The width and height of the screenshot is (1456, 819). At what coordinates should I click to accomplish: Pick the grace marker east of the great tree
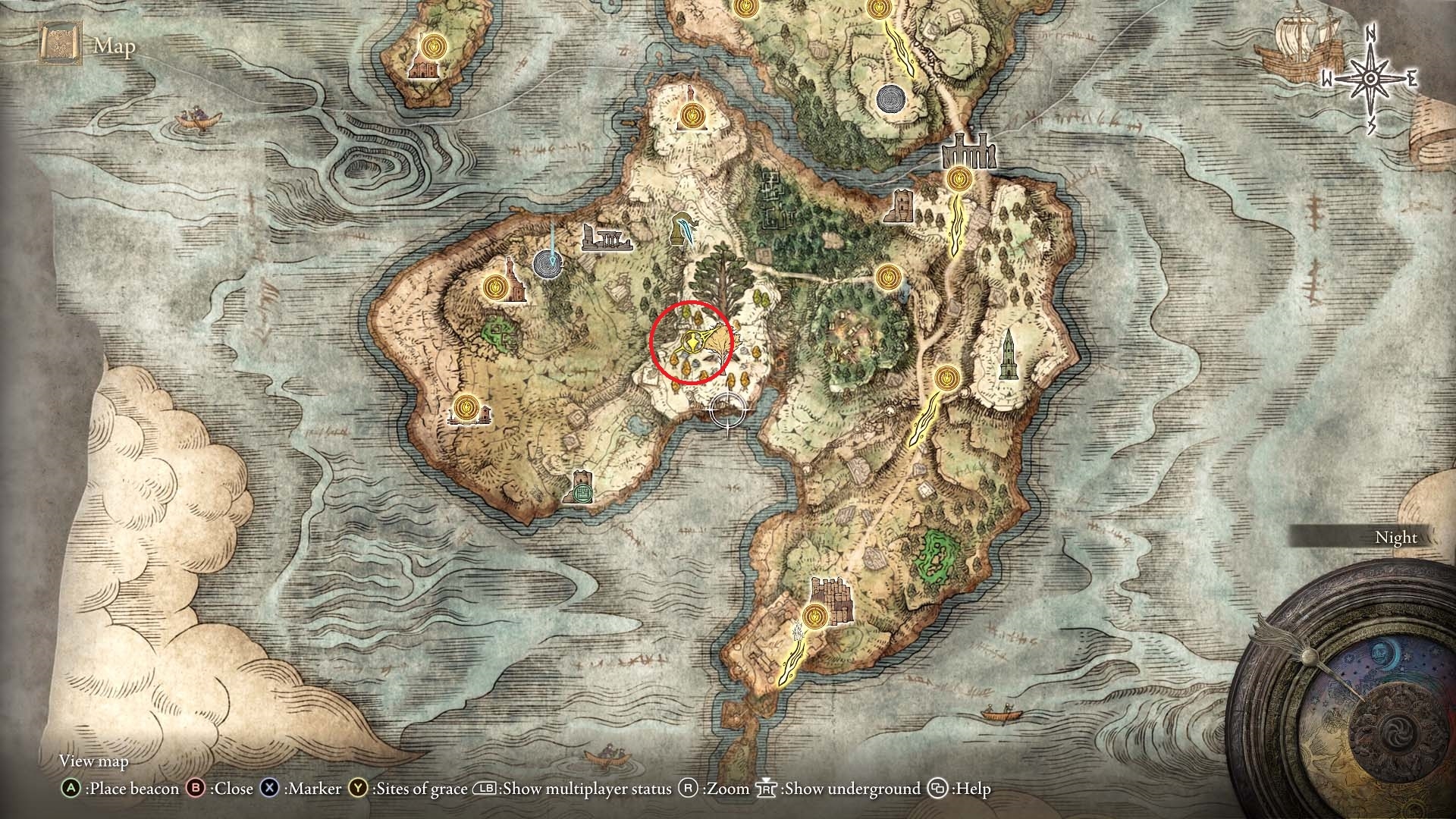click(x=886, y=277)
